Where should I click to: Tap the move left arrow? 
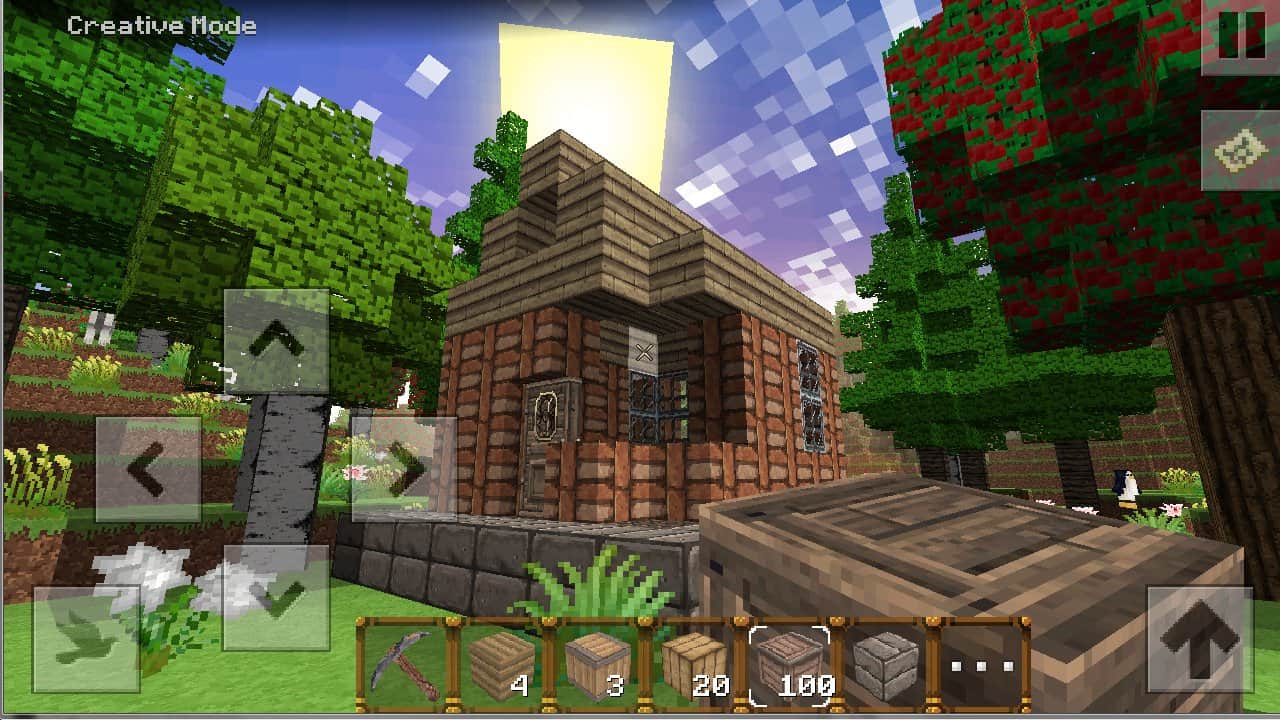coord(148,469)
